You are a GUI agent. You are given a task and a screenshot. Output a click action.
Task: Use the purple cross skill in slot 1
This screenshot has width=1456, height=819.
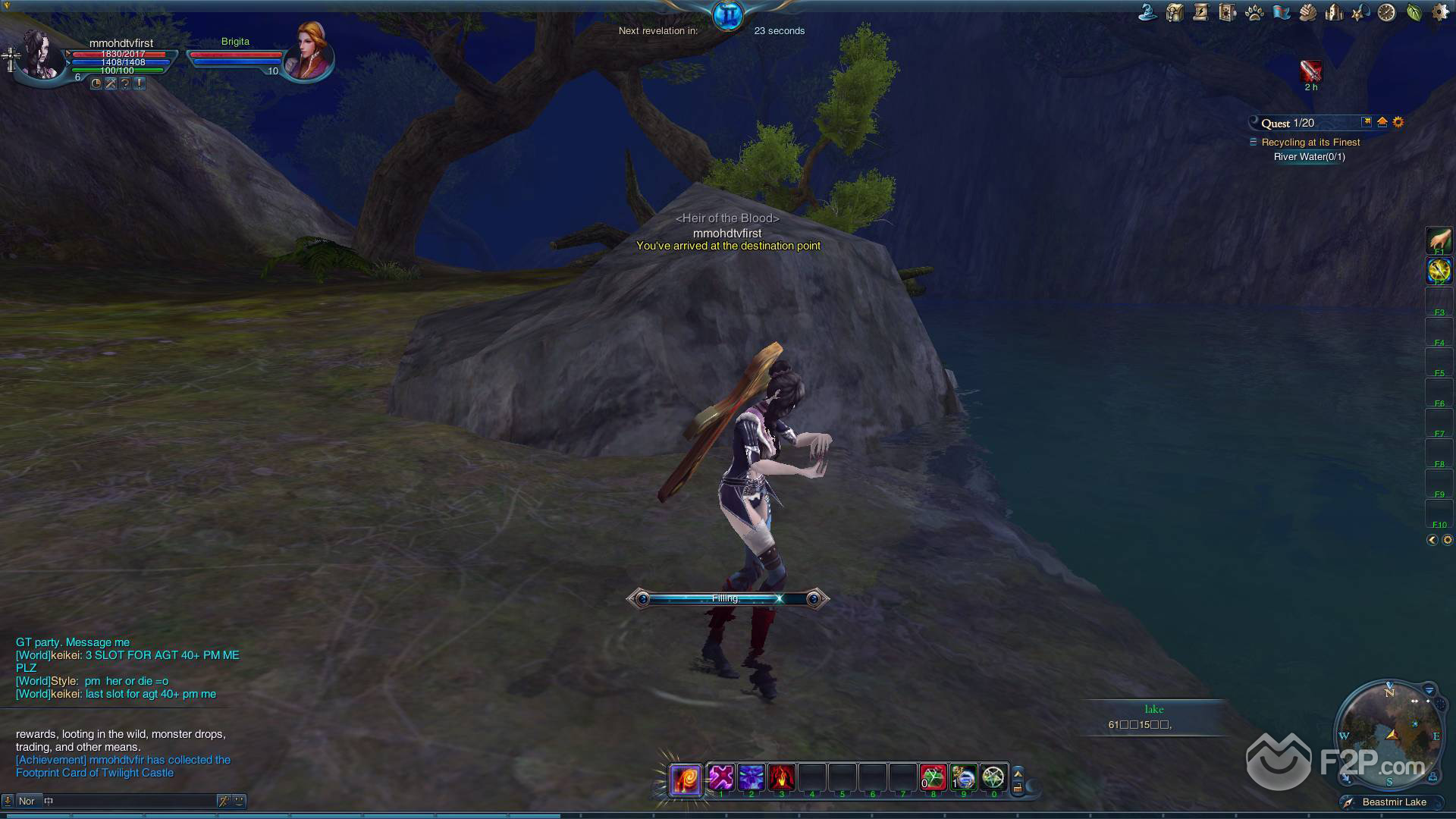(x=721, y=777)
